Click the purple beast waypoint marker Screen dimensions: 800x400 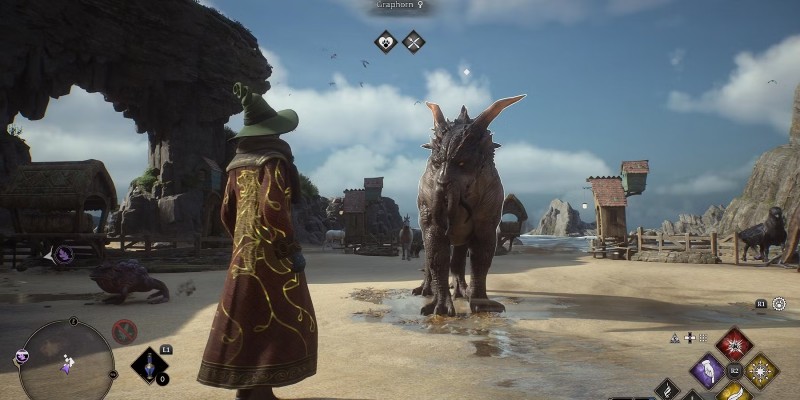click(x=63, y=255)
